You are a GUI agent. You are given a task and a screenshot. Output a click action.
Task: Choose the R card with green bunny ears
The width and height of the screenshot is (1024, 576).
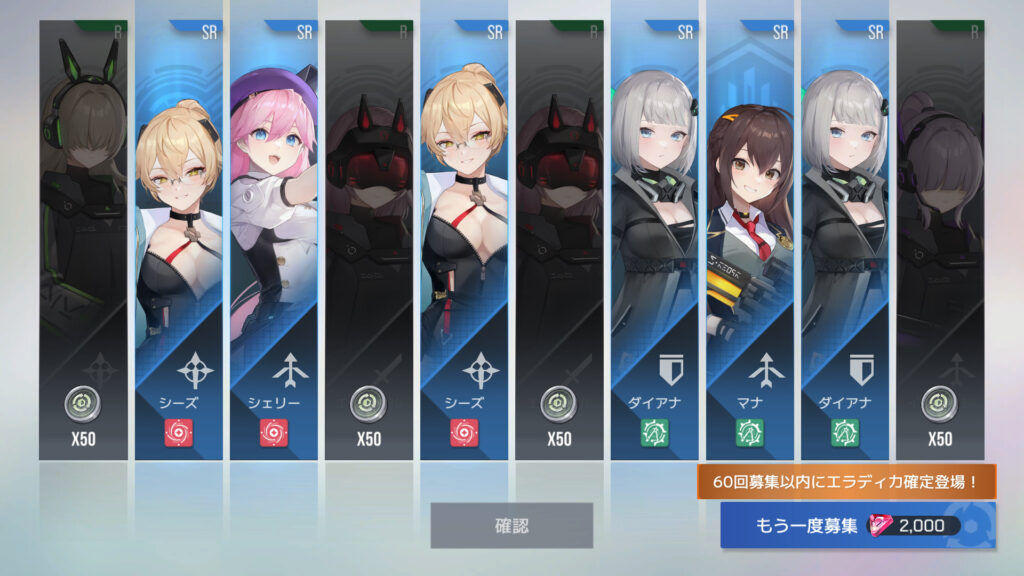[83, 240]
